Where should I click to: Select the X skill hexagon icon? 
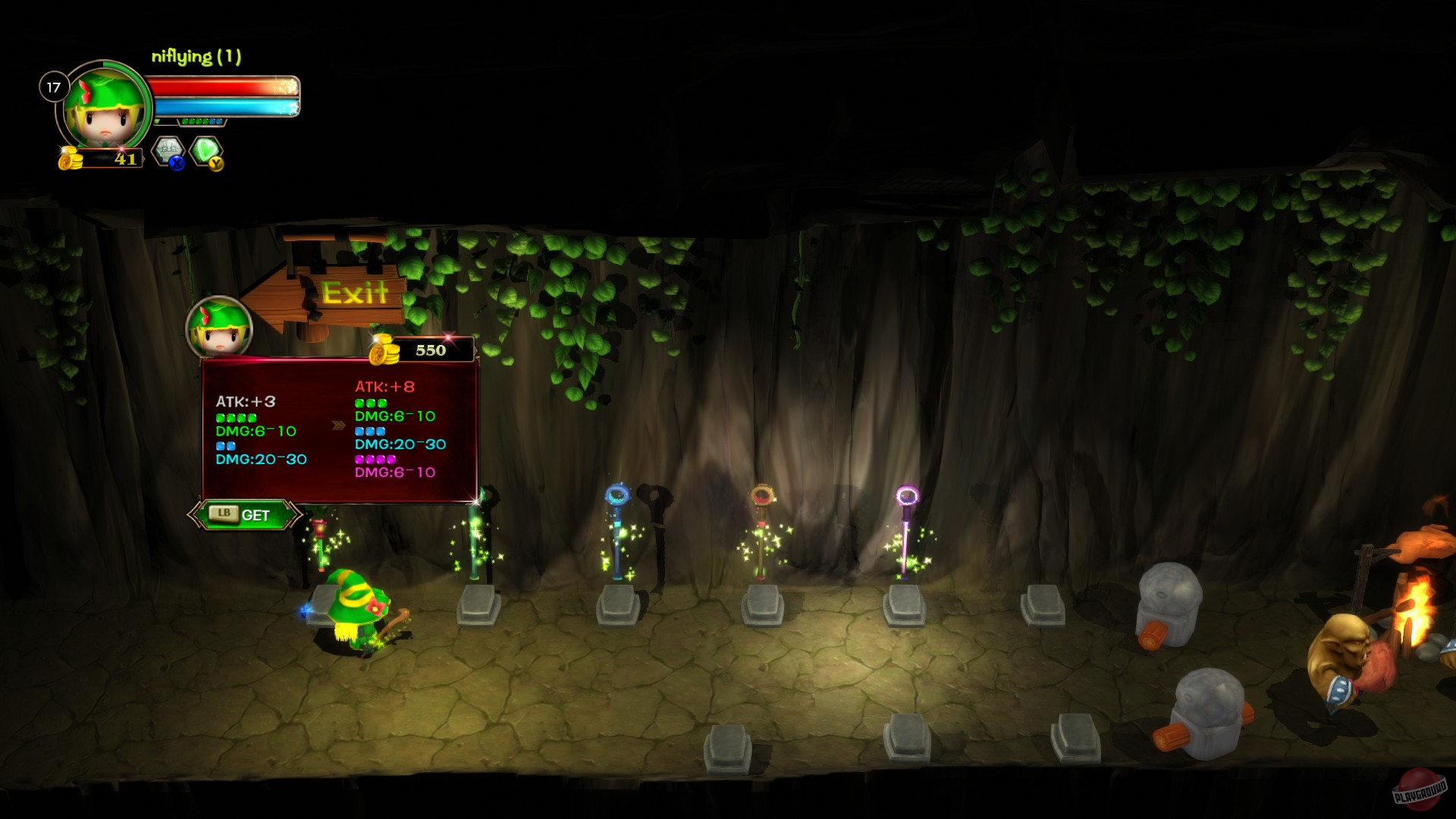(166, 149)
